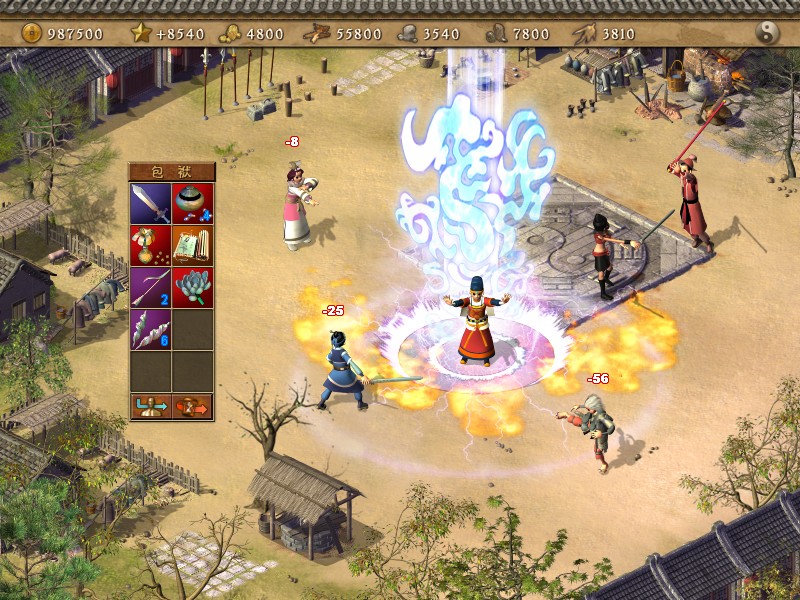Select the lotus flower item

pyautogui.click(x=192, y=287)
